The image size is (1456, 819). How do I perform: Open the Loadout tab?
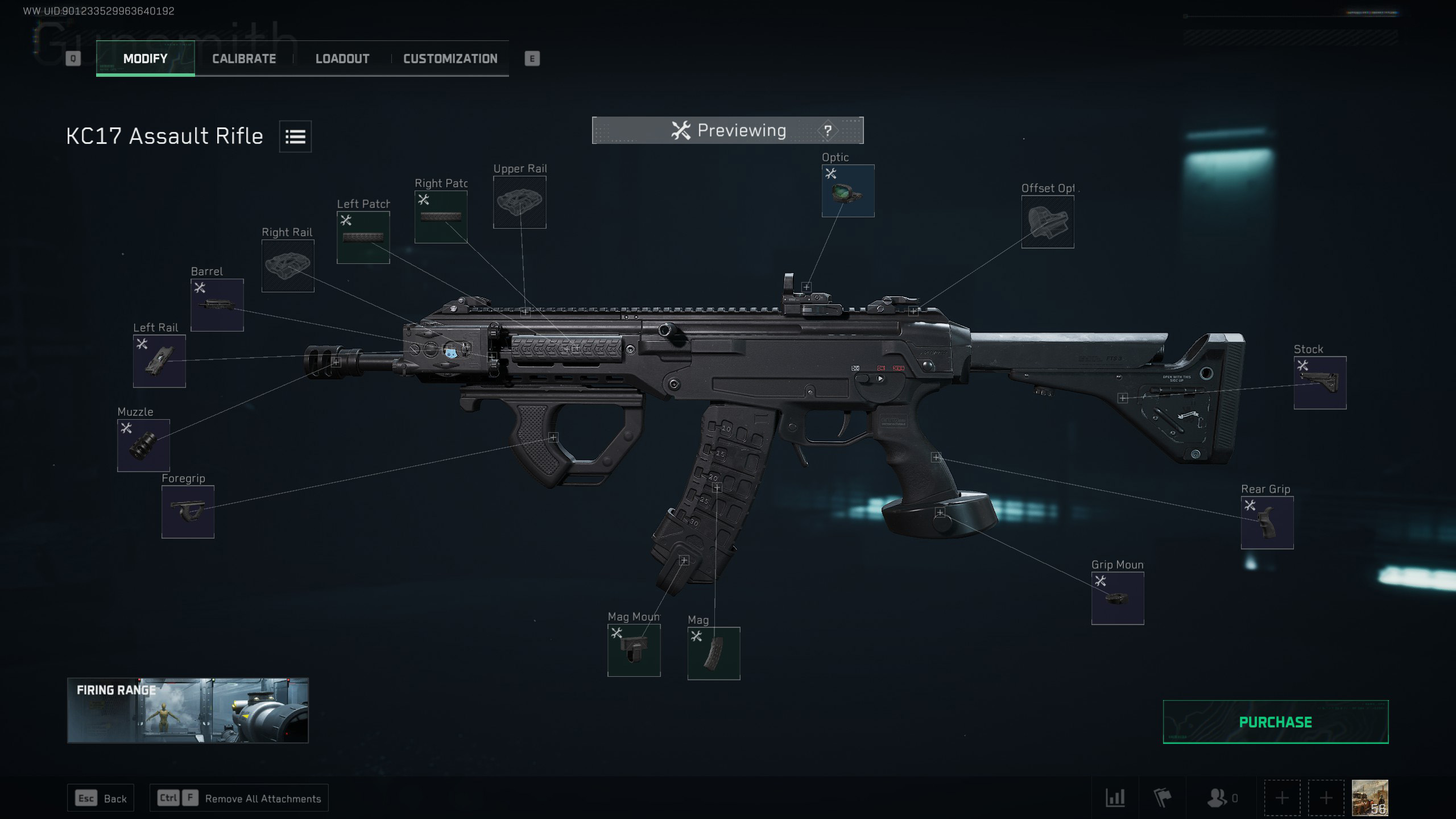342,59
